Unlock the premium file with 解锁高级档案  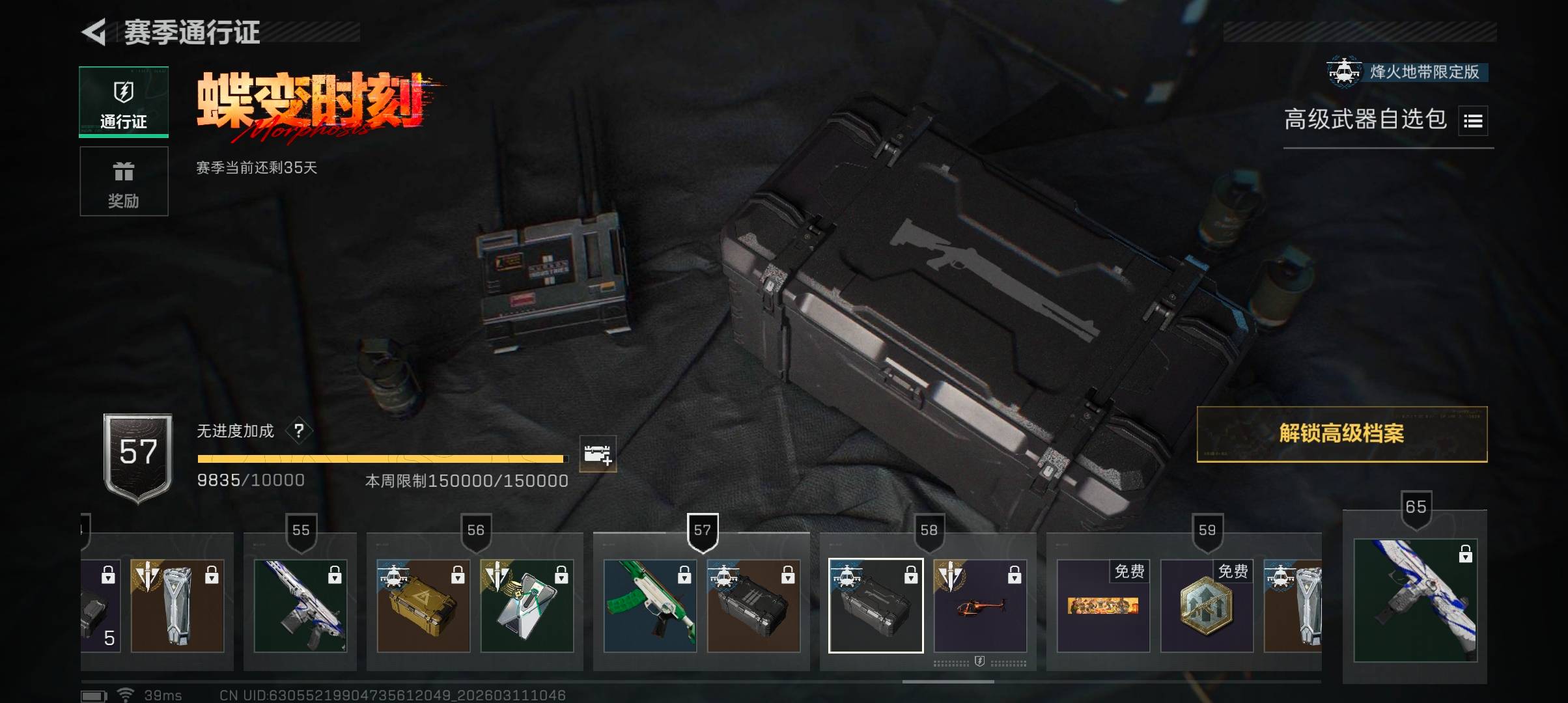pyautogui.click(x=1341, y=434)
